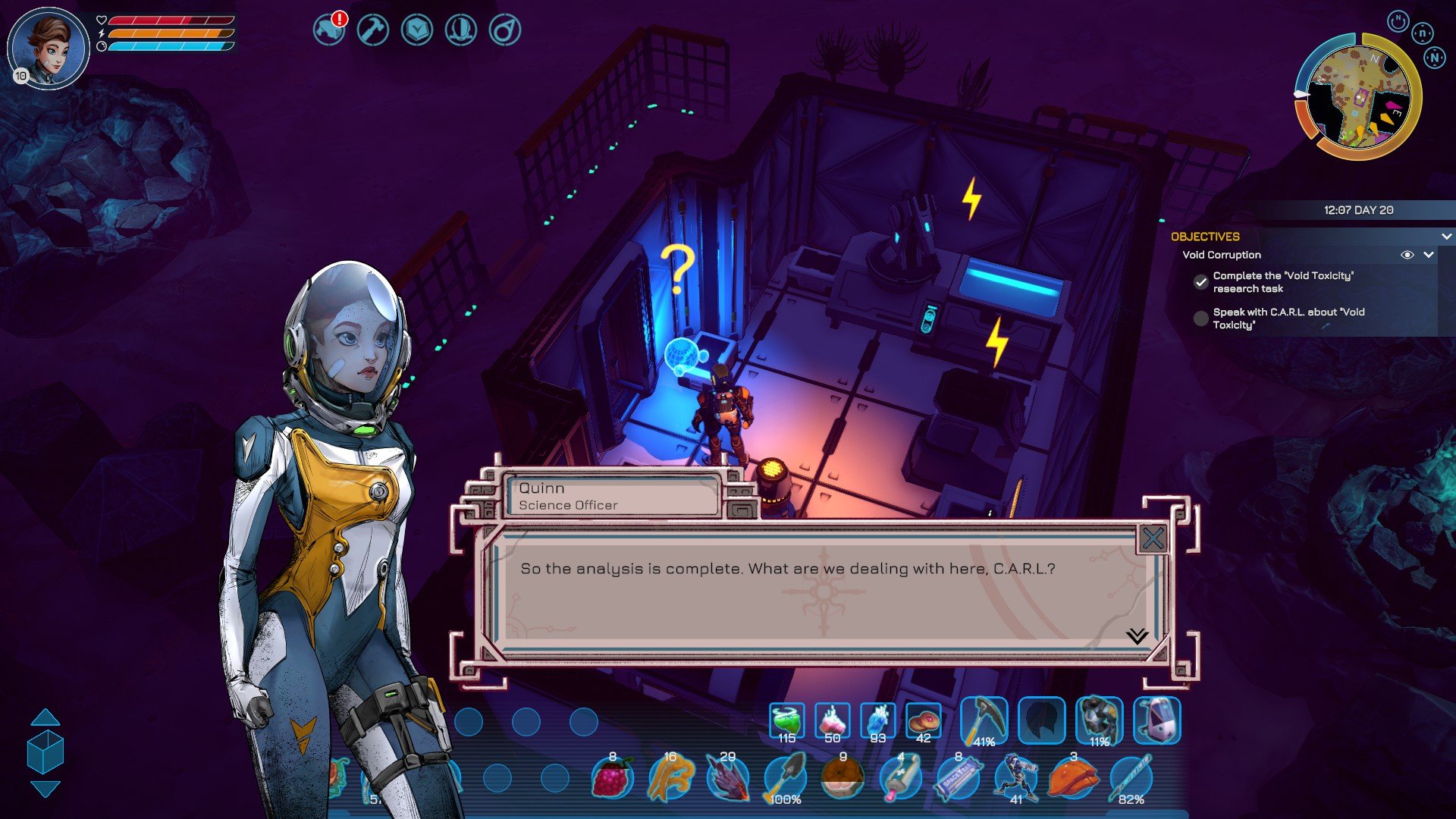Click the upward arrow above the cube
Viewport: 1456px width, 819px height.
(45, 717)
